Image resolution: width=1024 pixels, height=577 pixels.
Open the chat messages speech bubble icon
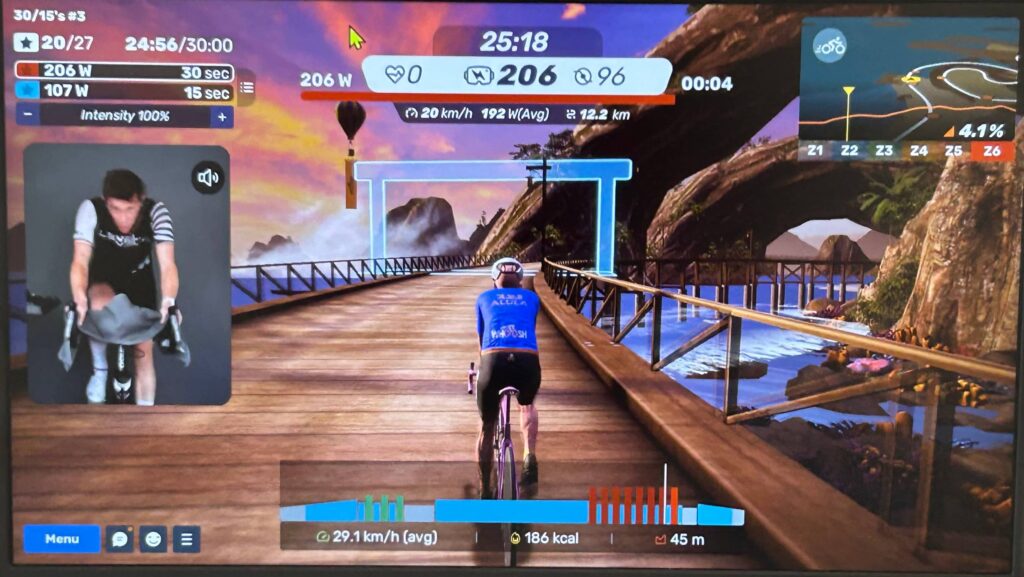click(120, 539)
